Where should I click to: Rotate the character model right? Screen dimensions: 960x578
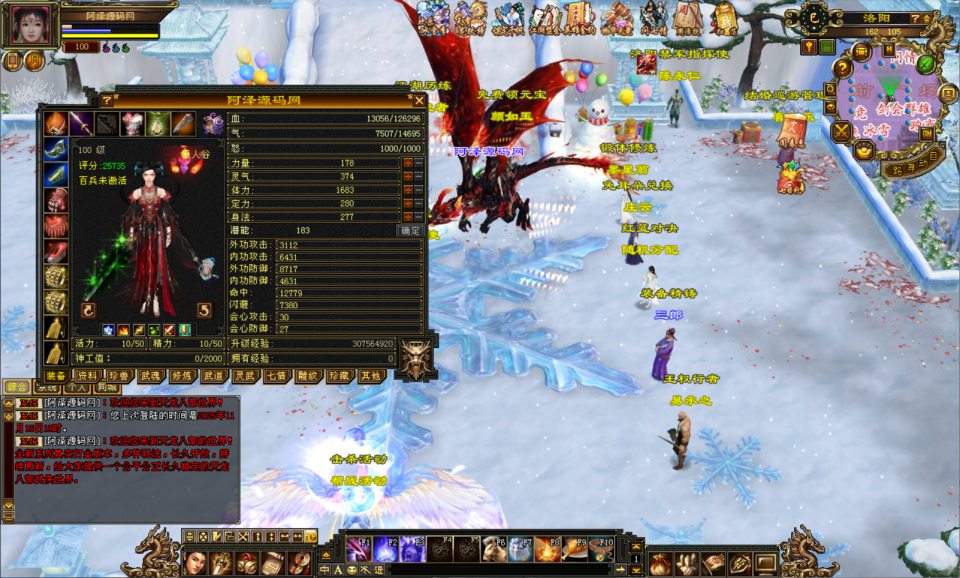204,310
